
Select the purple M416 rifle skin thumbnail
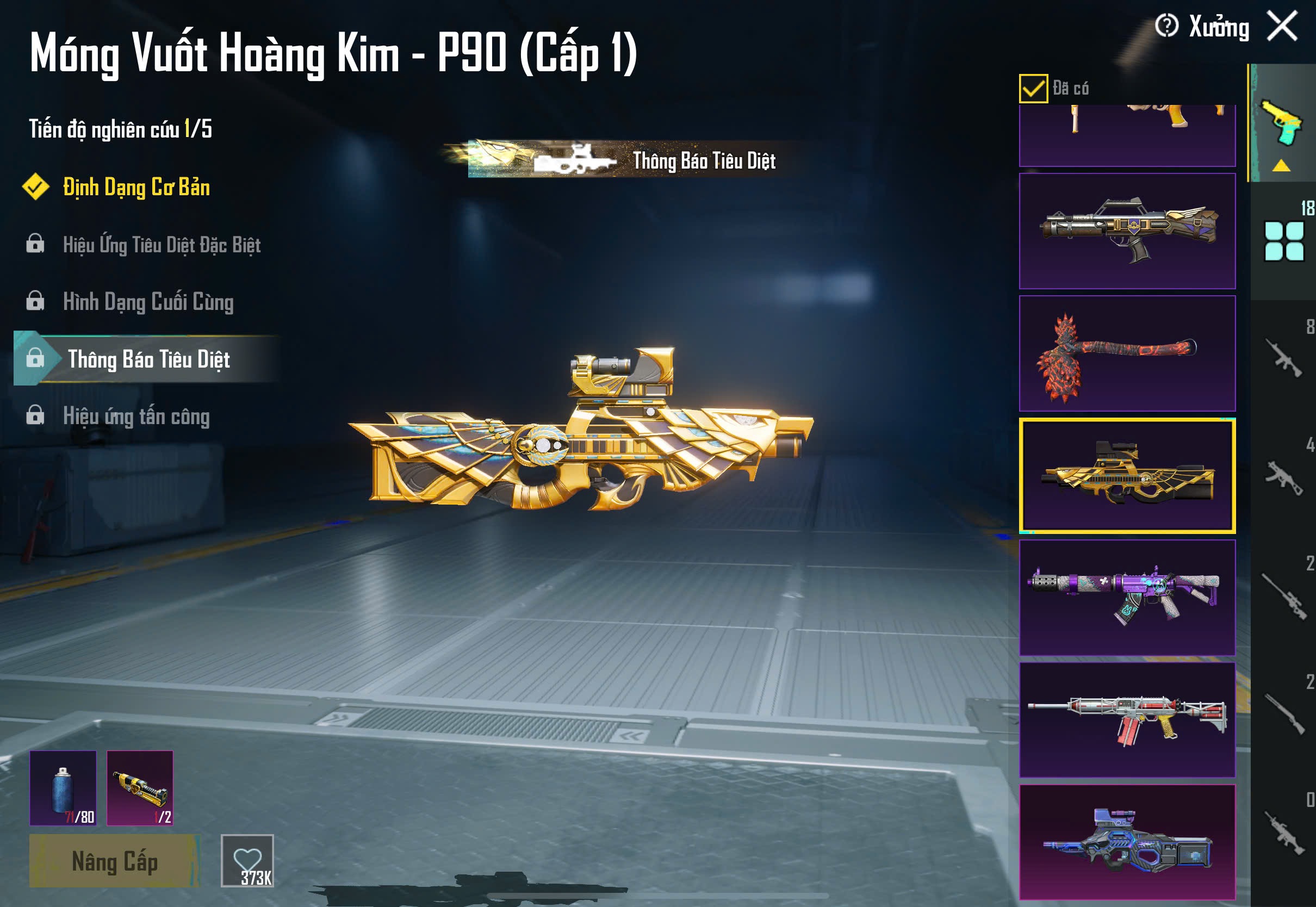(1127, 598)
